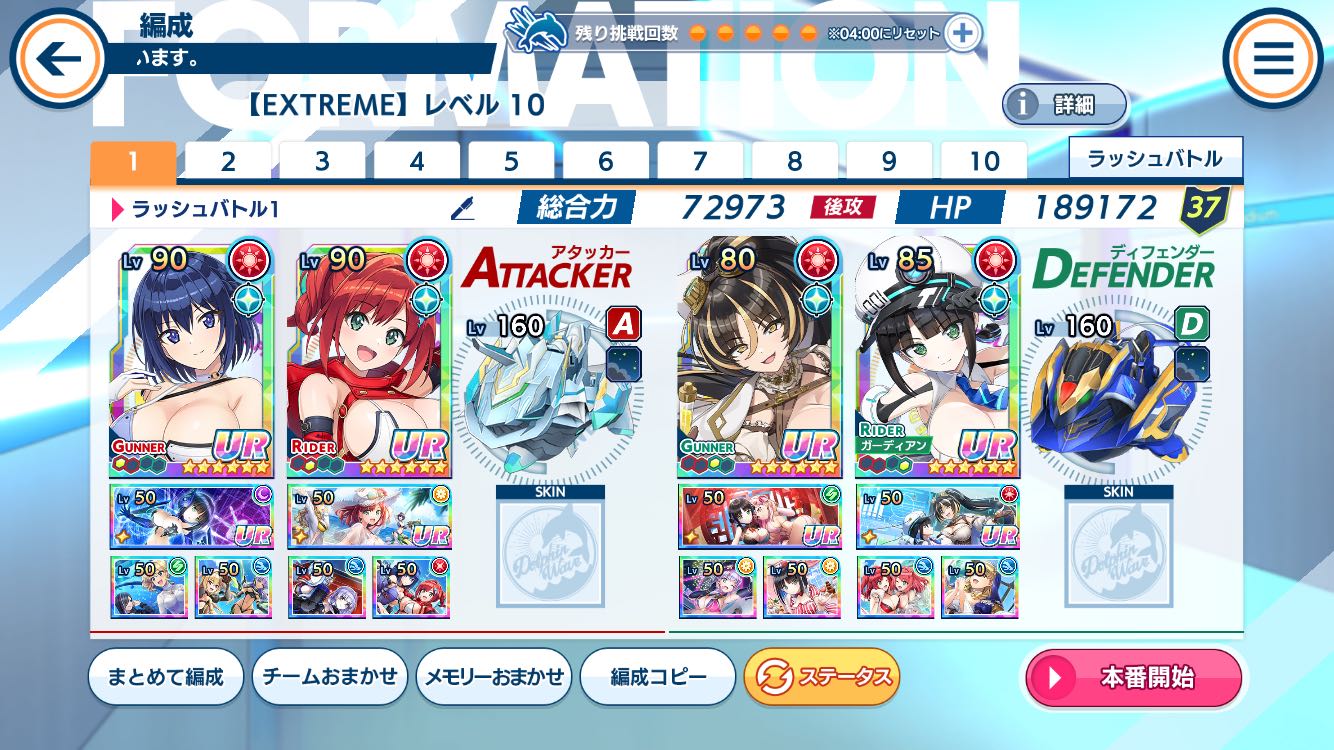Open the hamburger menu
Image resolution: width=1334 pixels, height=750 pixels.
(1273, 59)
